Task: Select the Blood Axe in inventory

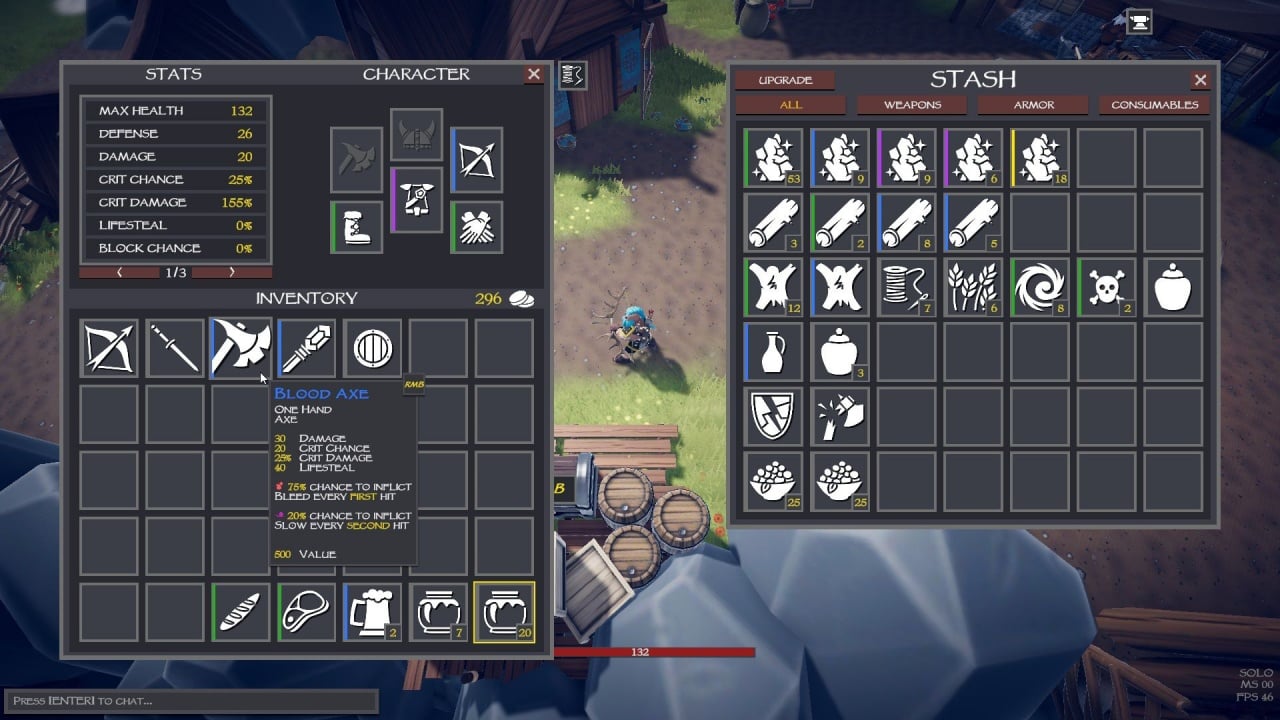Action: tap(240, 348)
